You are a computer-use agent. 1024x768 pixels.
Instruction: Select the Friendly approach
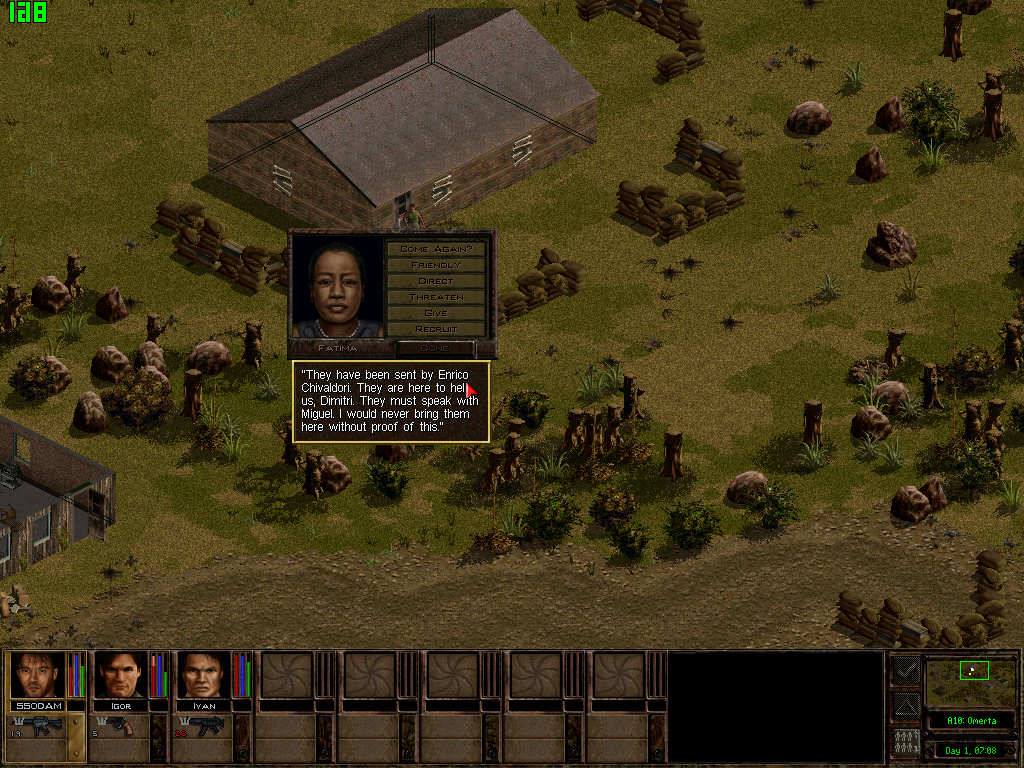436,264
